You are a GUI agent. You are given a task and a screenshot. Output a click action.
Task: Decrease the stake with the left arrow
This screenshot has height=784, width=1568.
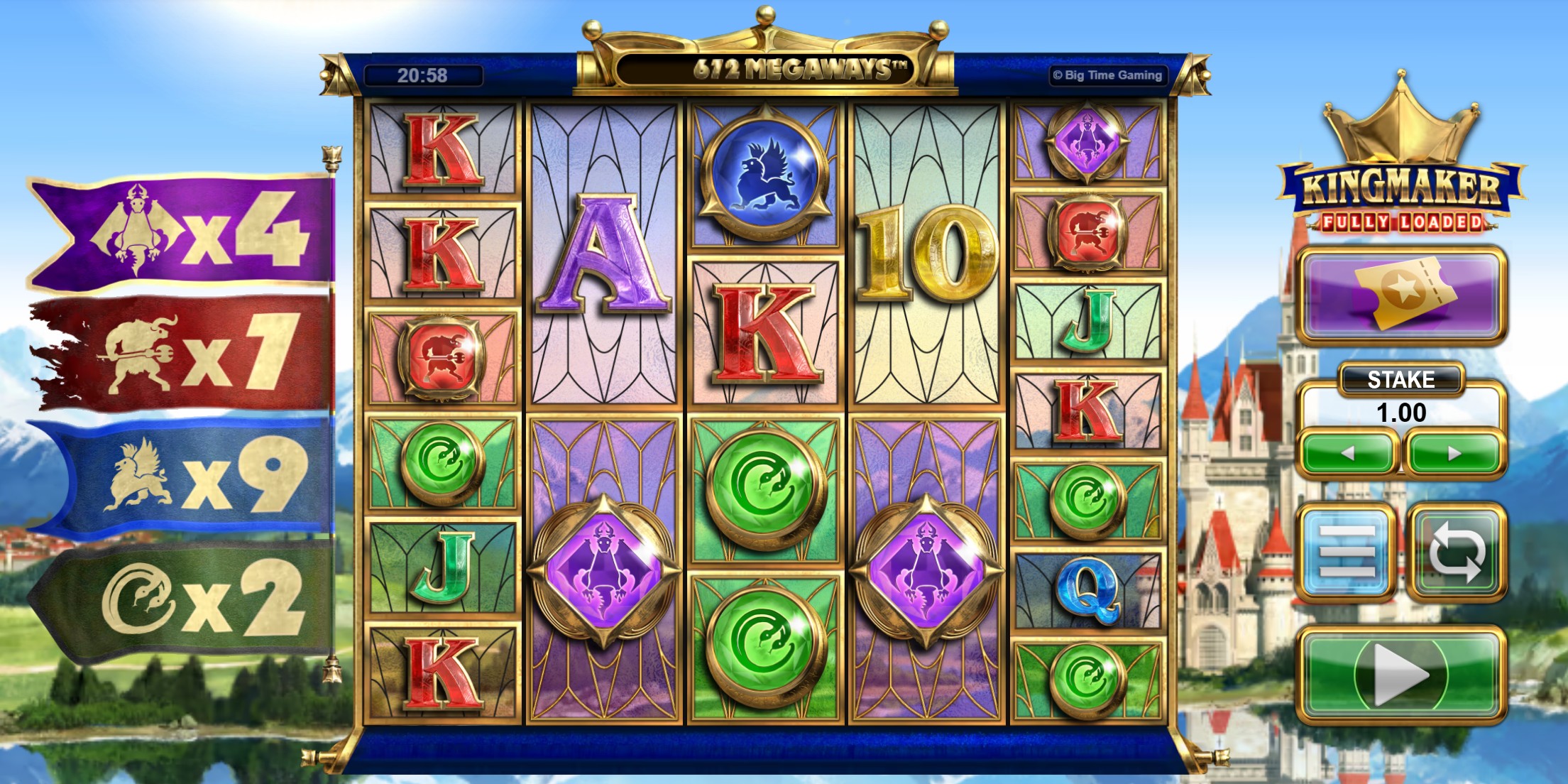tap(1349, 452)
